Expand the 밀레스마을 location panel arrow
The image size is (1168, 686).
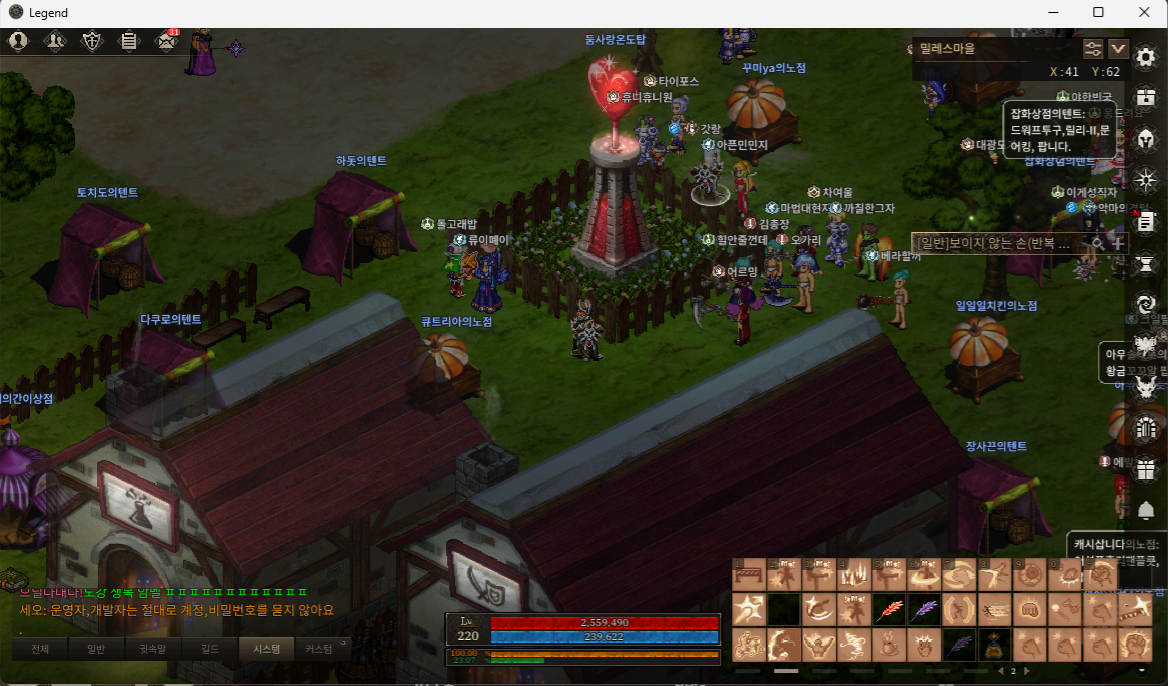tap(1118, 49)
